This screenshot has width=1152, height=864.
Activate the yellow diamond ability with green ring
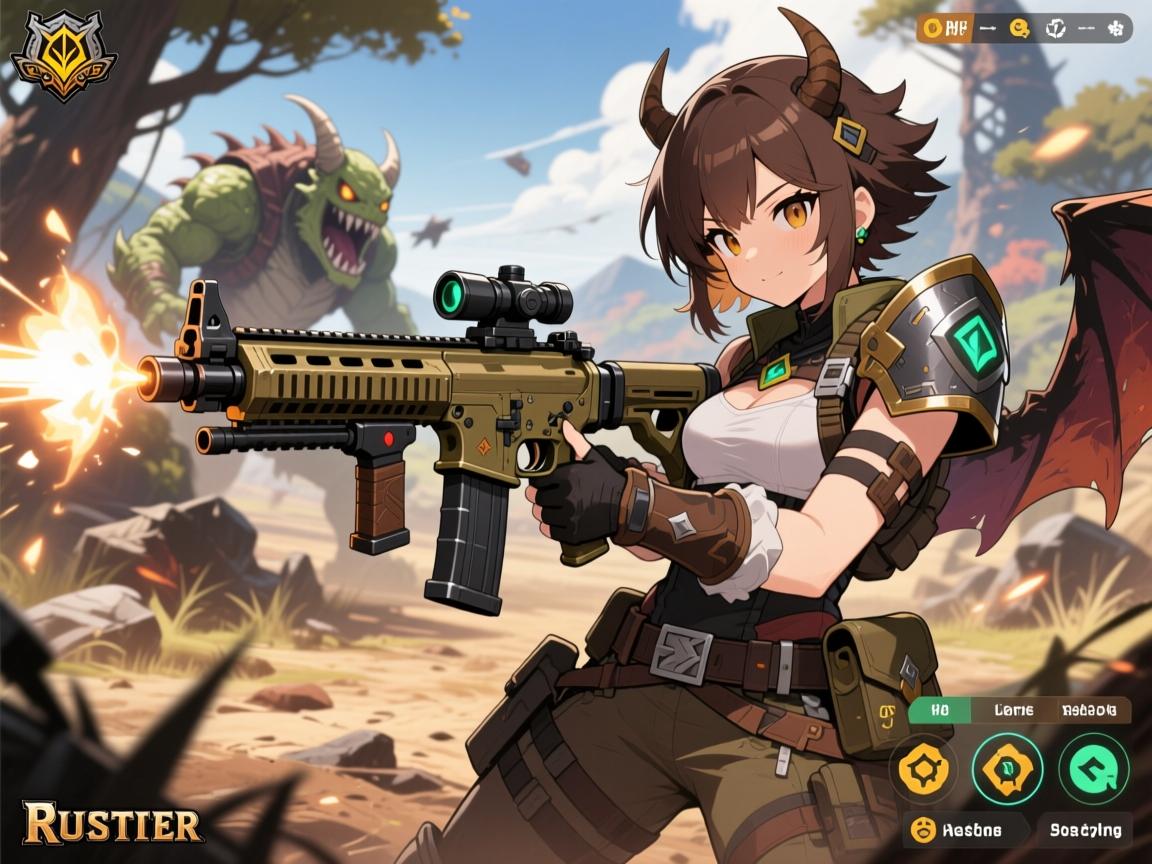tap(1007, 770)
